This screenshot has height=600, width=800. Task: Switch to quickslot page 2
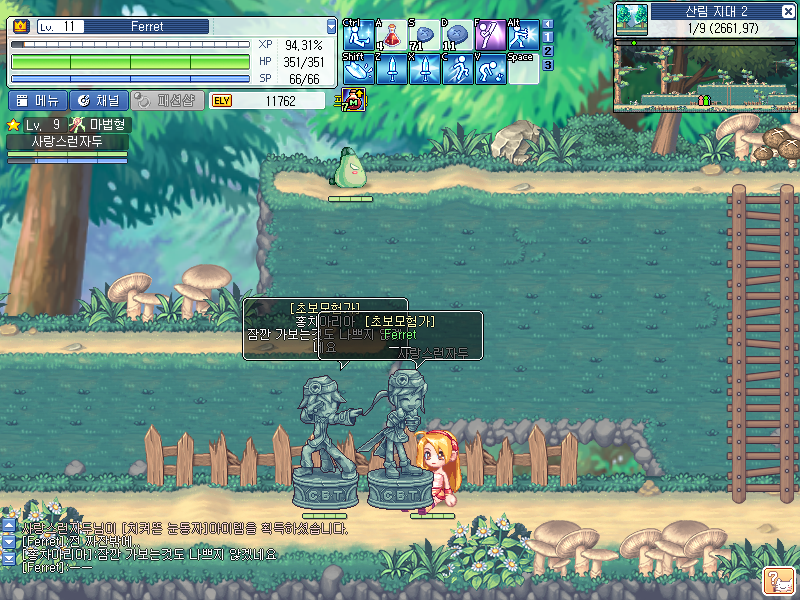coord(548,51)
